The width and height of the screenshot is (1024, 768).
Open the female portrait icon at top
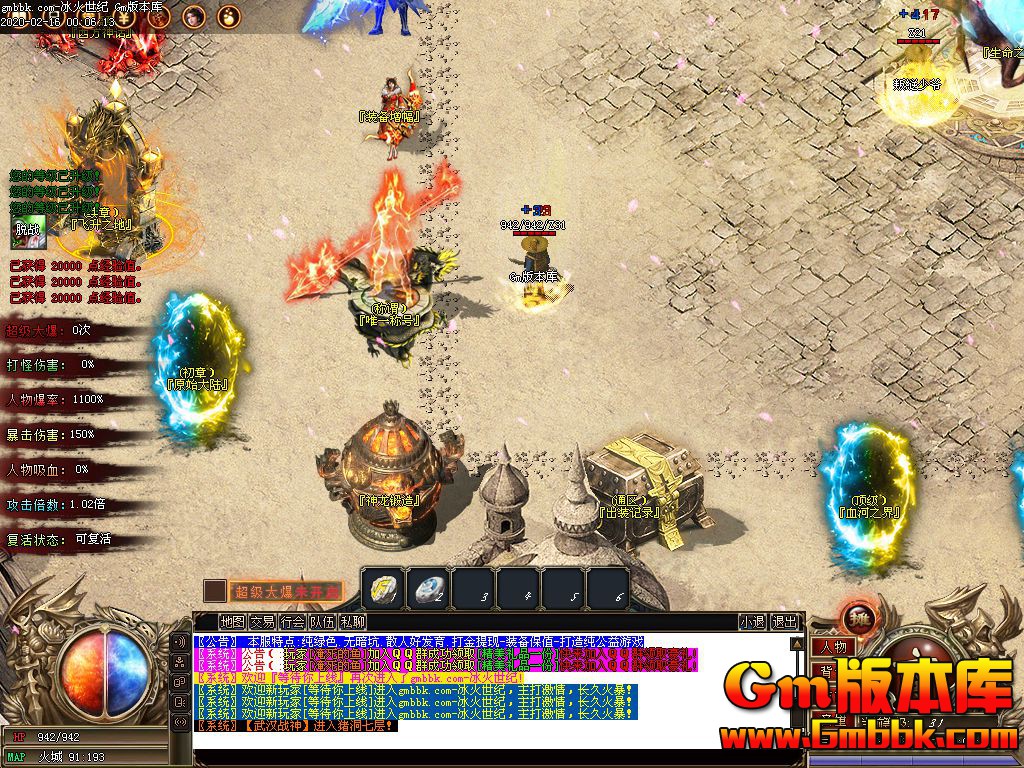click(194, 16)
